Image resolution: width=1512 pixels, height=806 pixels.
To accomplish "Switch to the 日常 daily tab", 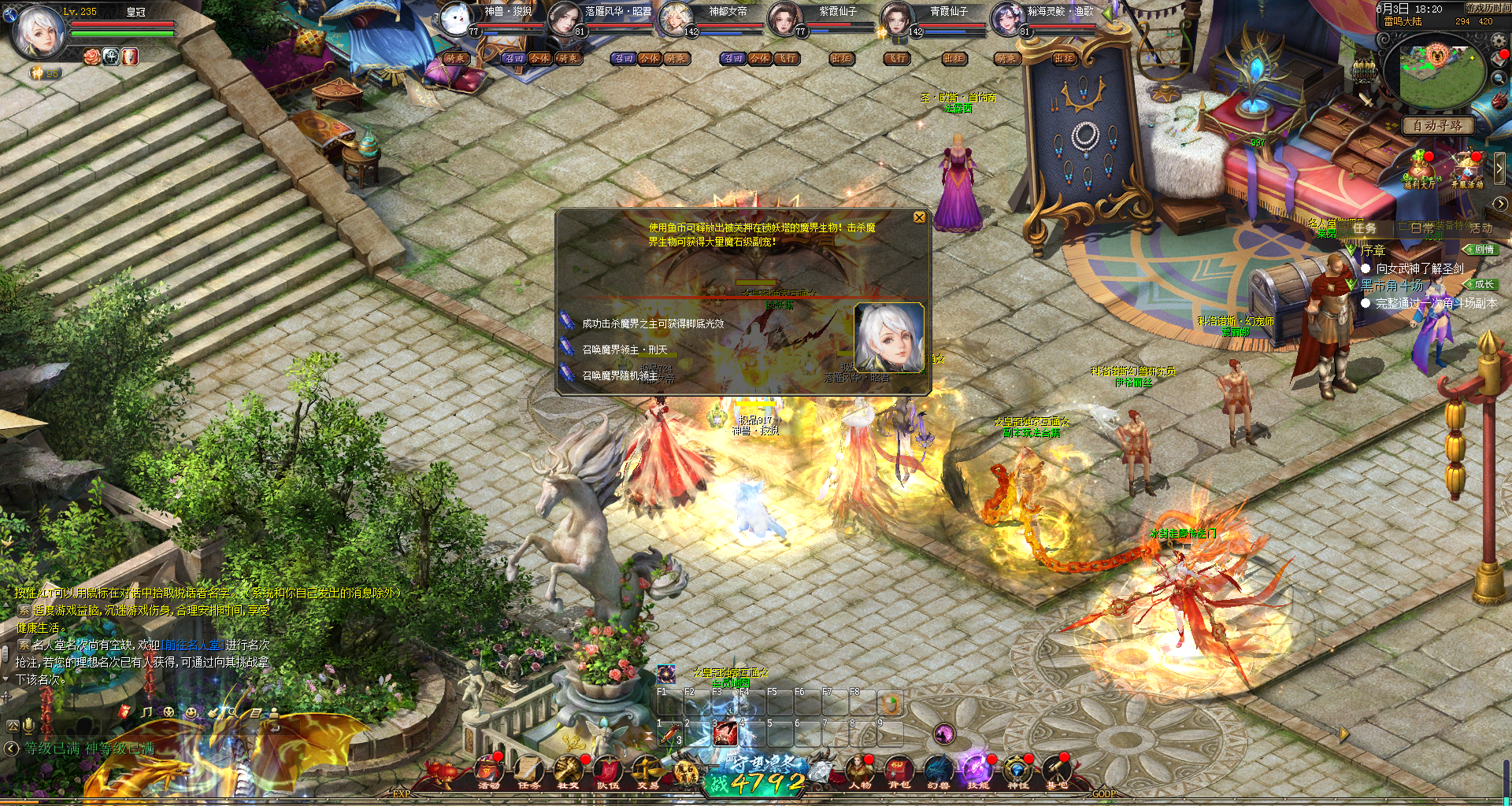I will 1421,228.
